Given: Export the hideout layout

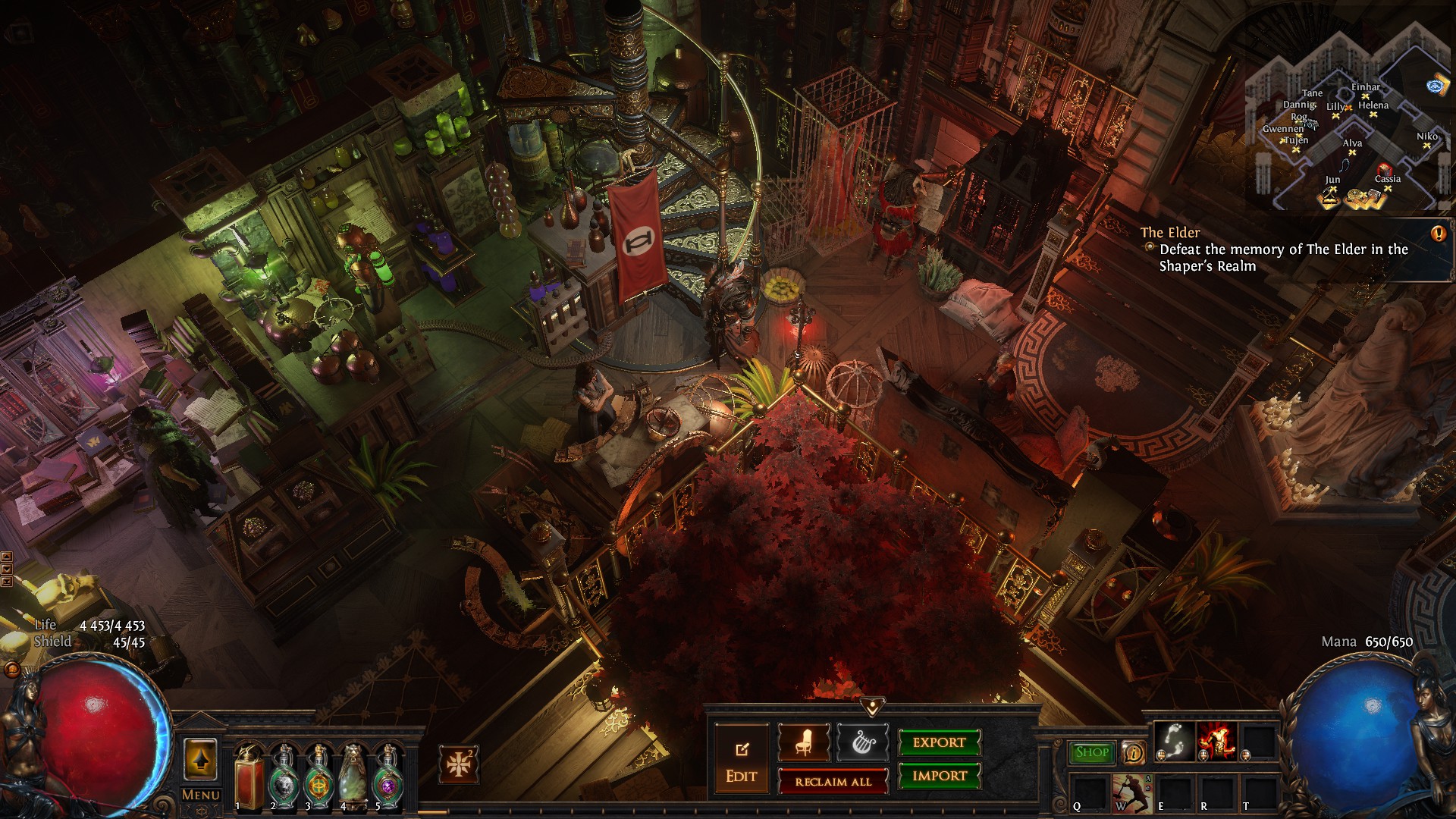Looking at the screenshot, I should click(939, 743).
